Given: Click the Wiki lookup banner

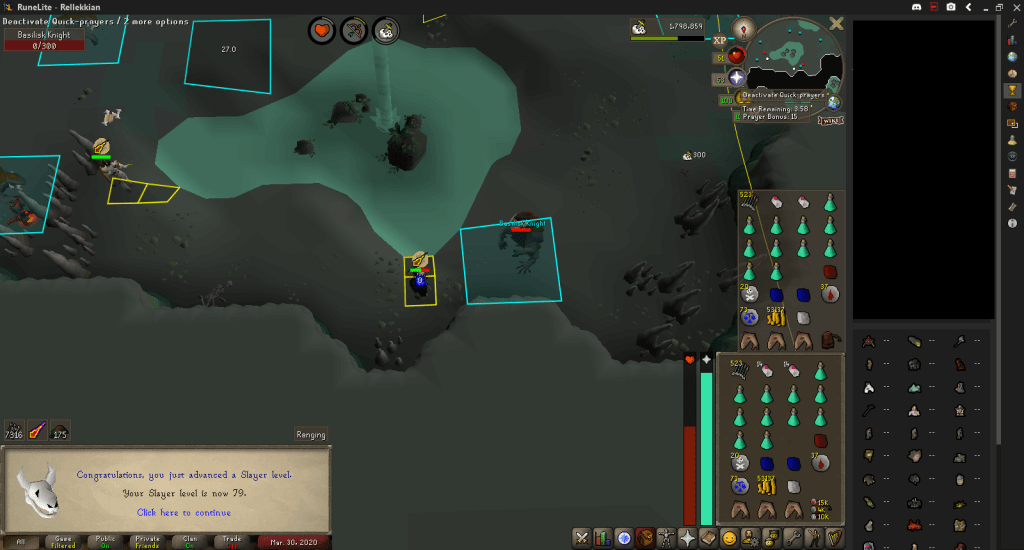Looking at the screenshot, I should pos(828,120).
